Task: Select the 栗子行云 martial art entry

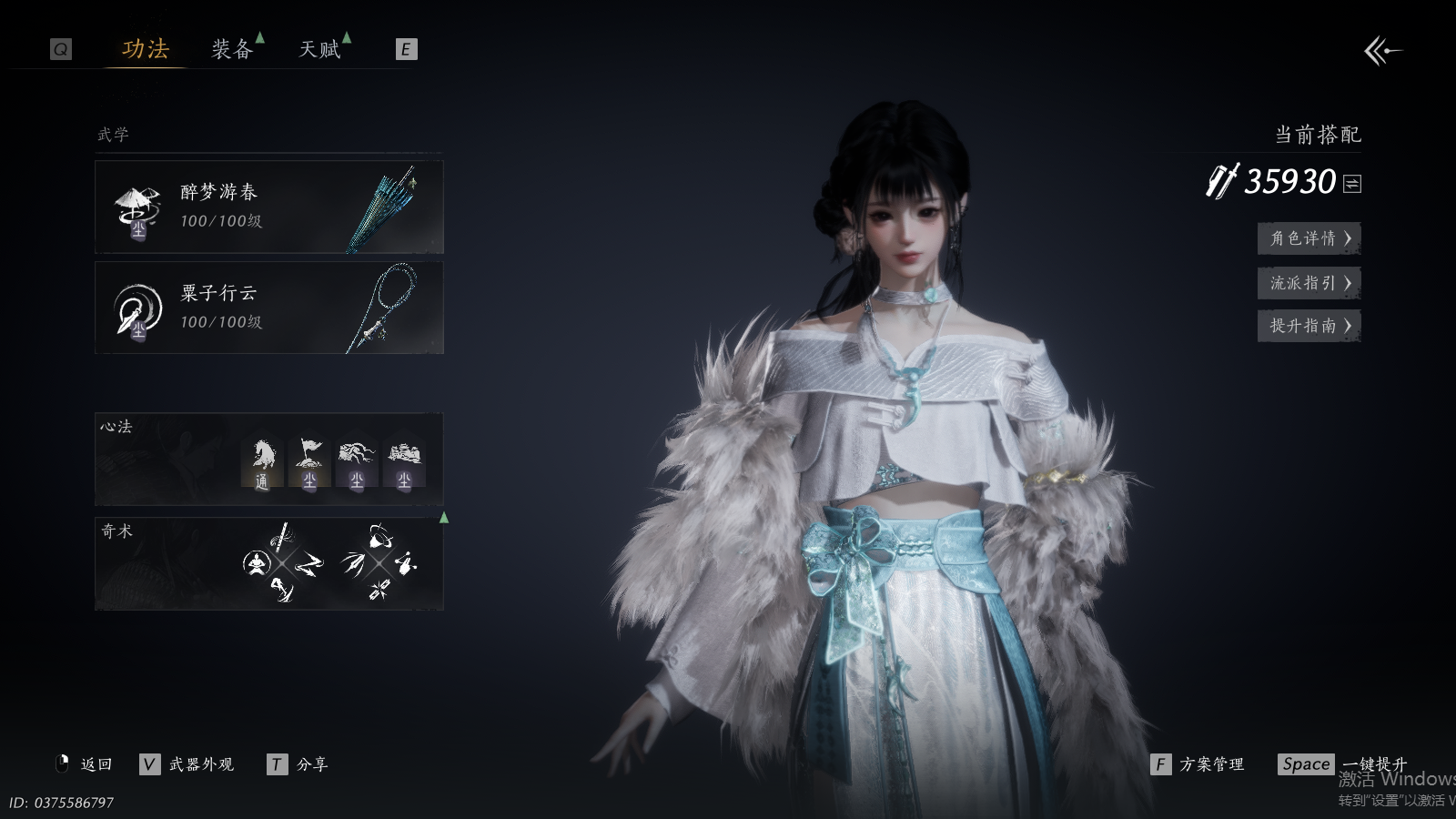Action: (269, 308)
